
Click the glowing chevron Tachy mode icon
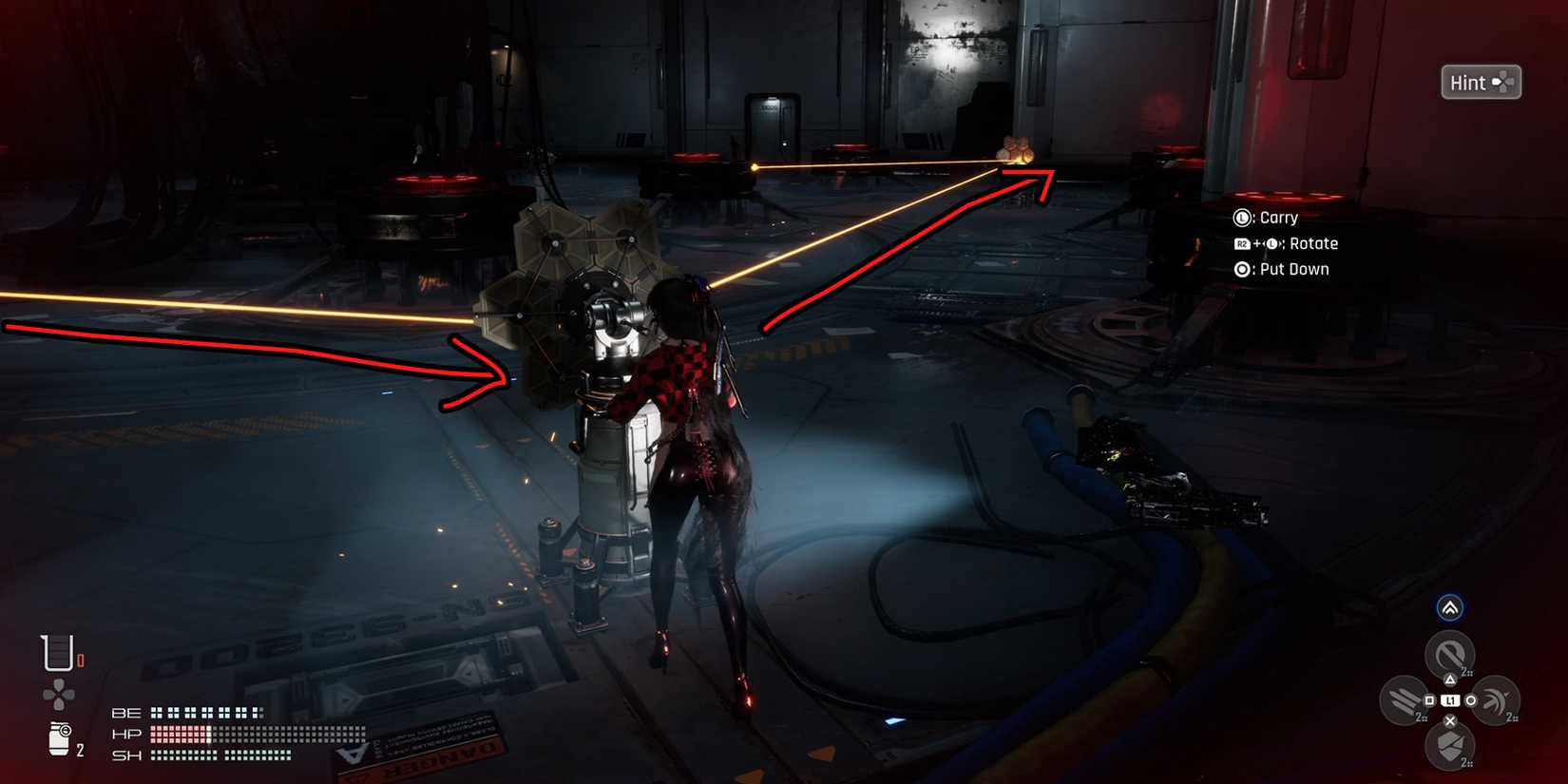tap(1450, 607)
